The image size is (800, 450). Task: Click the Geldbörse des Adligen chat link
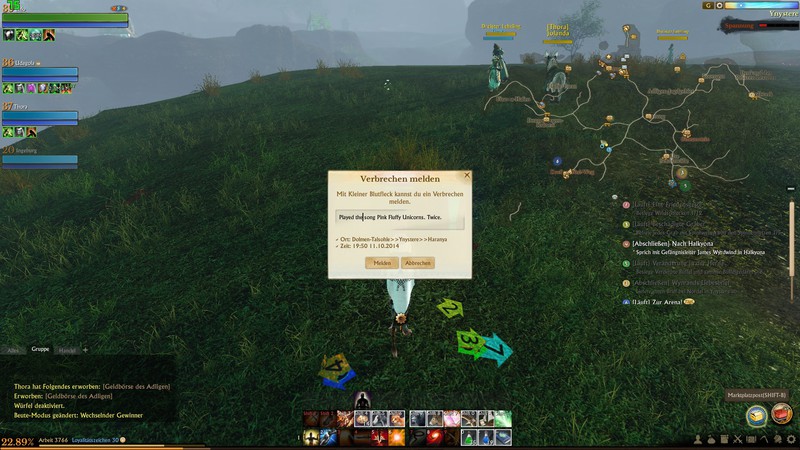coord(136,386)
